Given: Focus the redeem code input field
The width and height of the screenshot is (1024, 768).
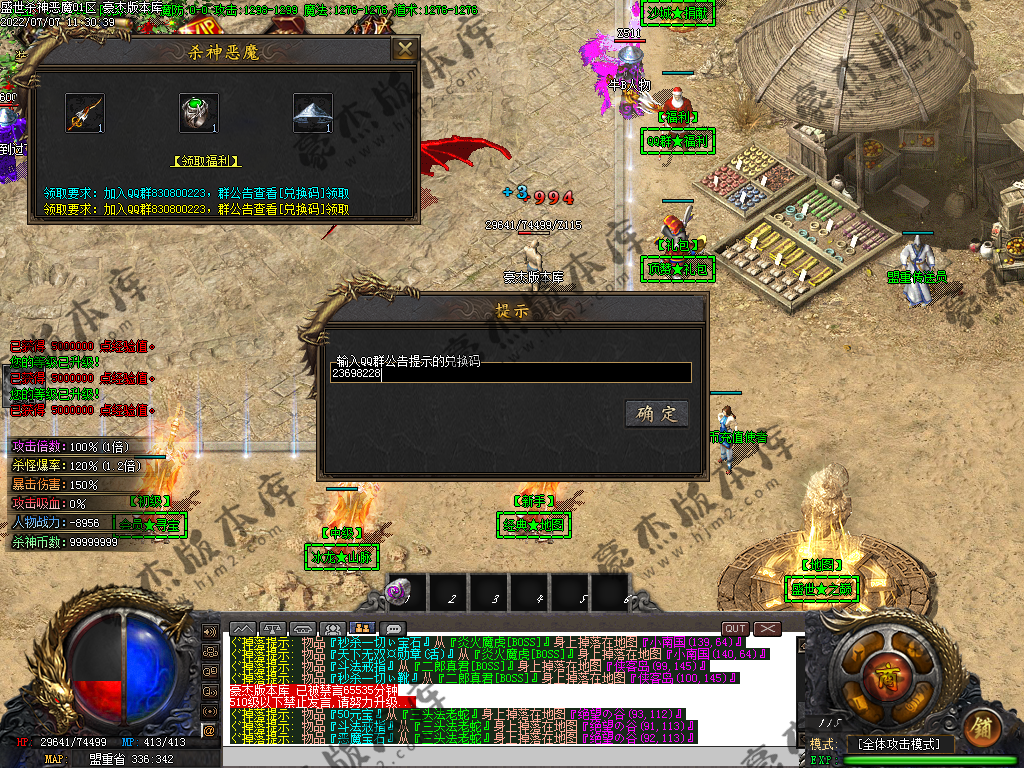Looking at the screenshot, I should (x=510, y=373).
